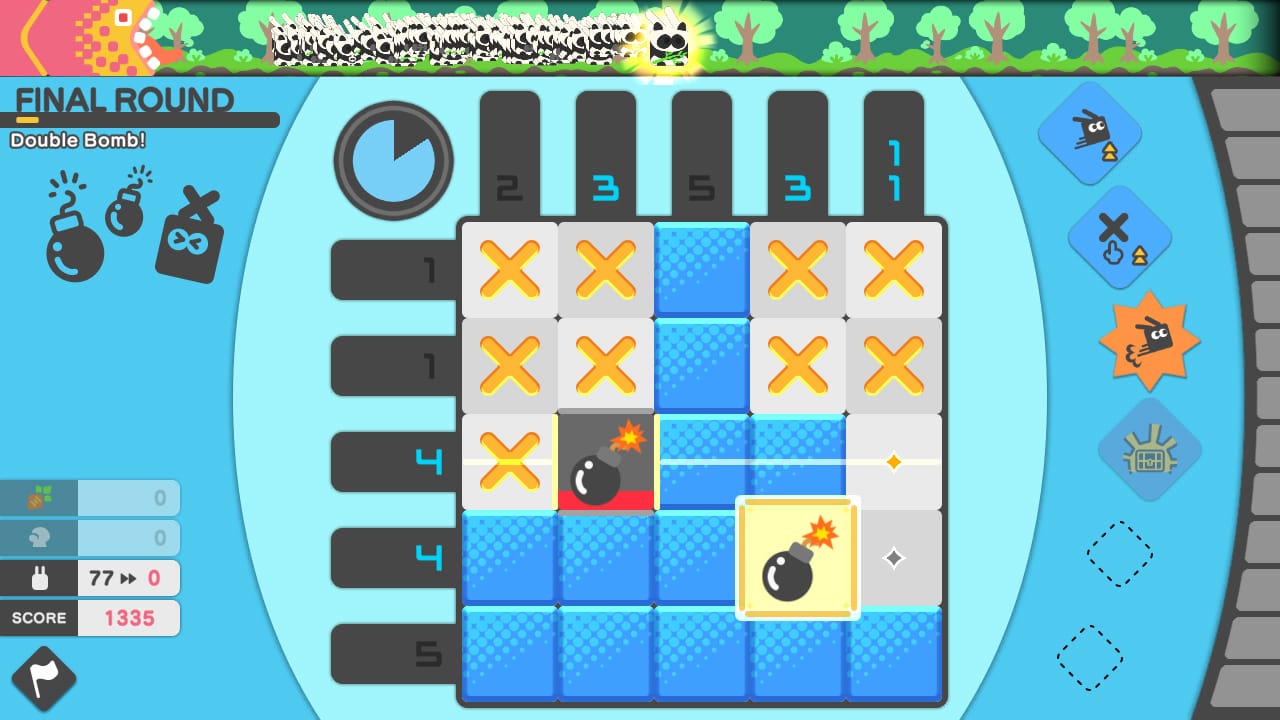Image resolution: width=1280 pixels, height=720 pixels.
Task: Select the highlighted bomb tile on the grid
Action: [797, 558]
